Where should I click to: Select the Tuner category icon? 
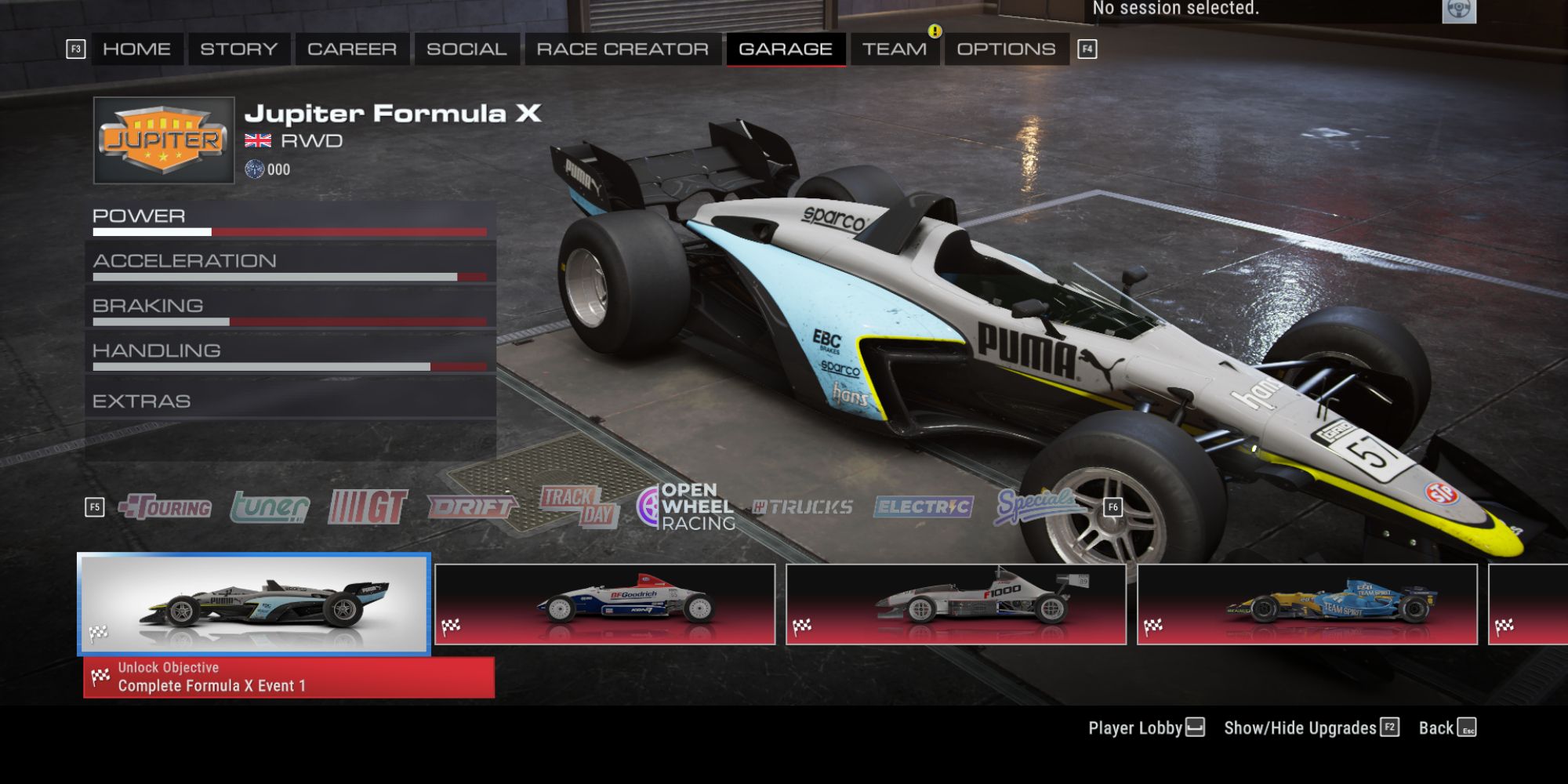[x=270, y=506]
